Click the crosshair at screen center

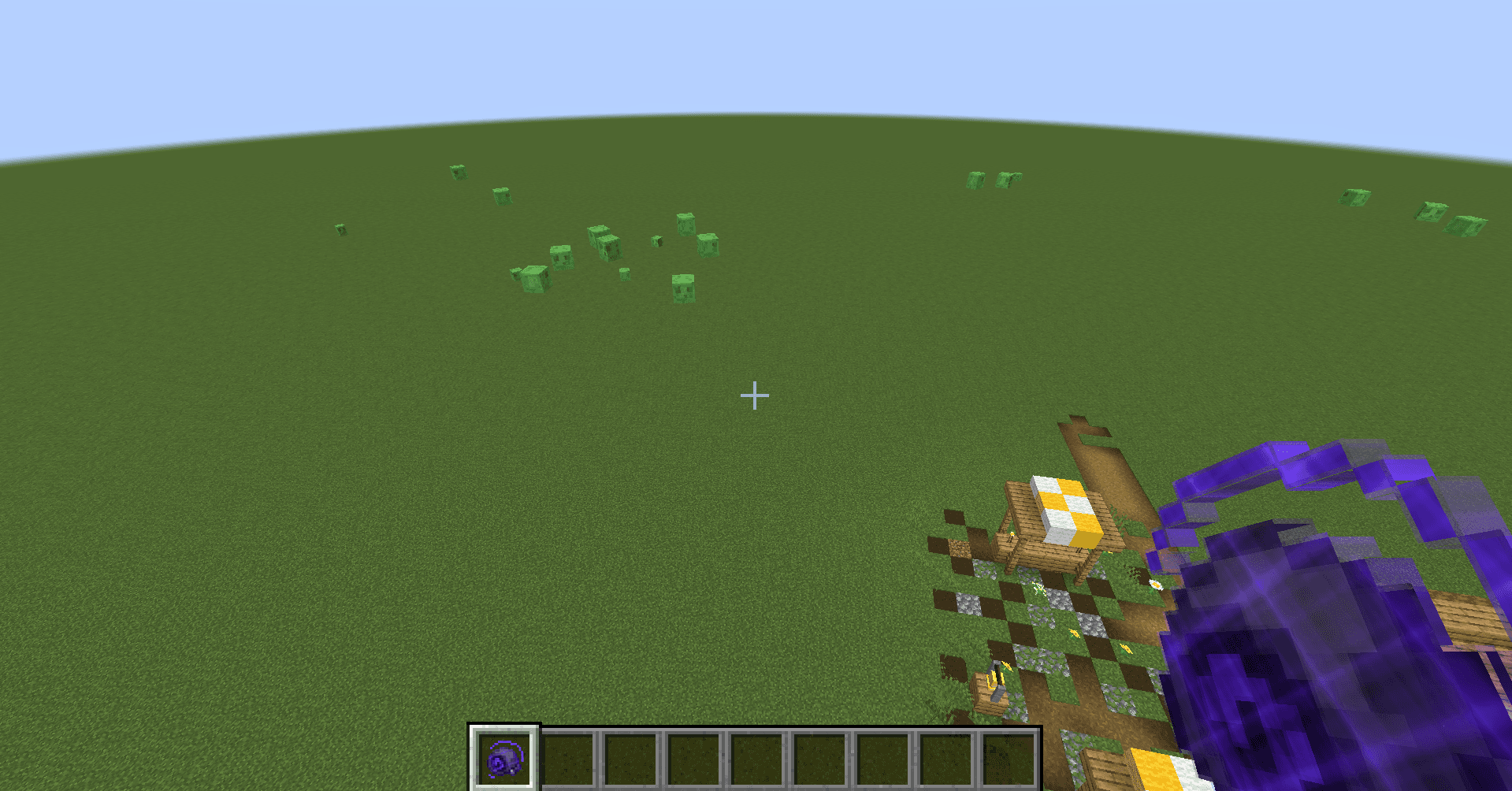coord(755,394)
